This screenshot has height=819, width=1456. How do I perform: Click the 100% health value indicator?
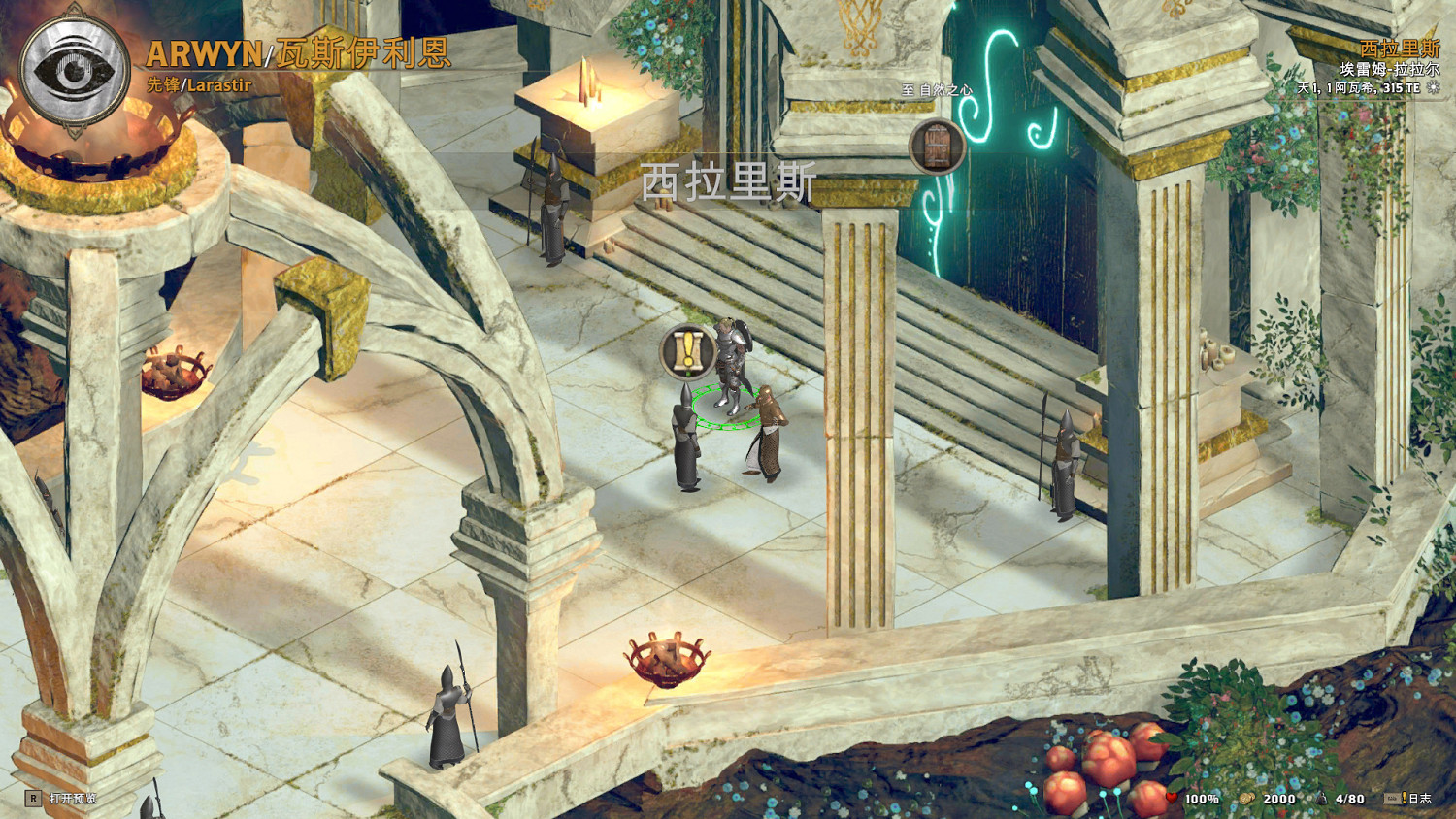(1201, 799)
